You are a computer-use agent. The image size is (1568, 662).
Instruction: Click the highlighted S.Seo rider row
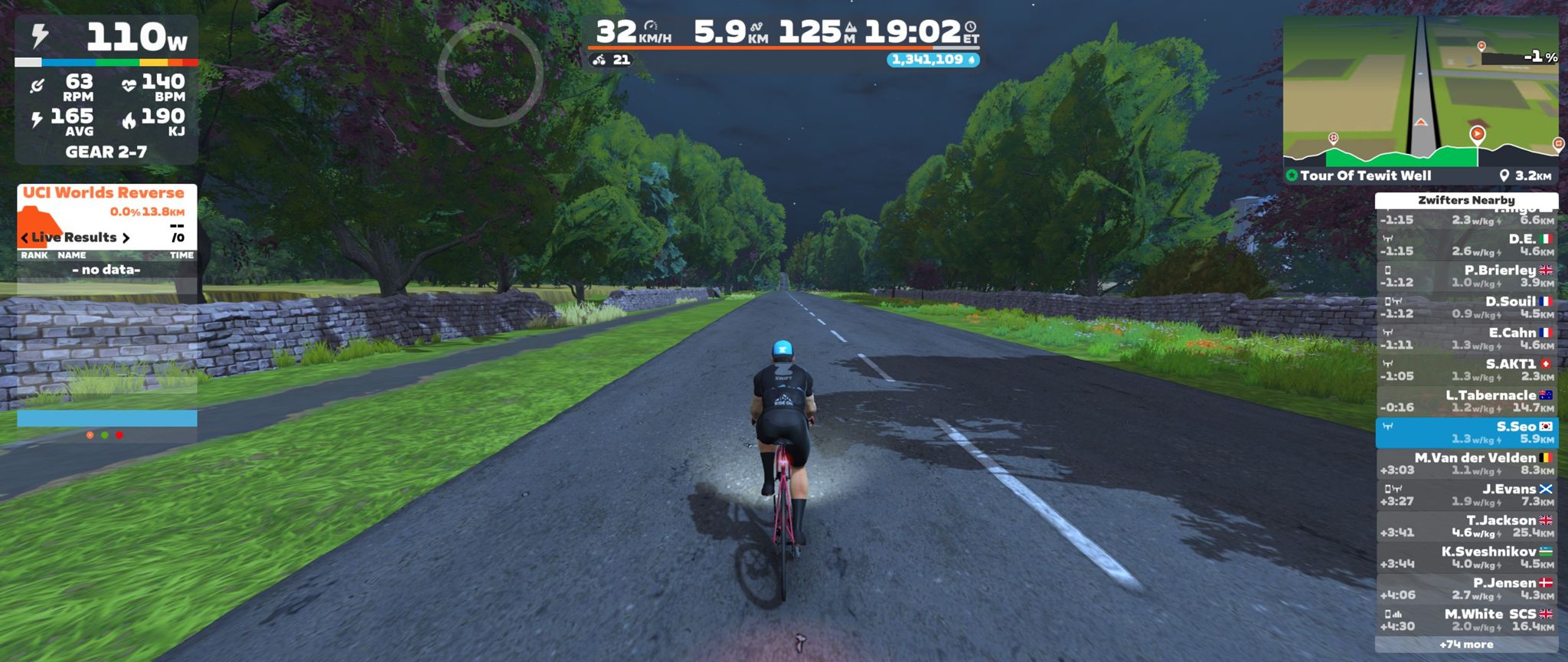pyautogui.click(x=1466, y=433)
